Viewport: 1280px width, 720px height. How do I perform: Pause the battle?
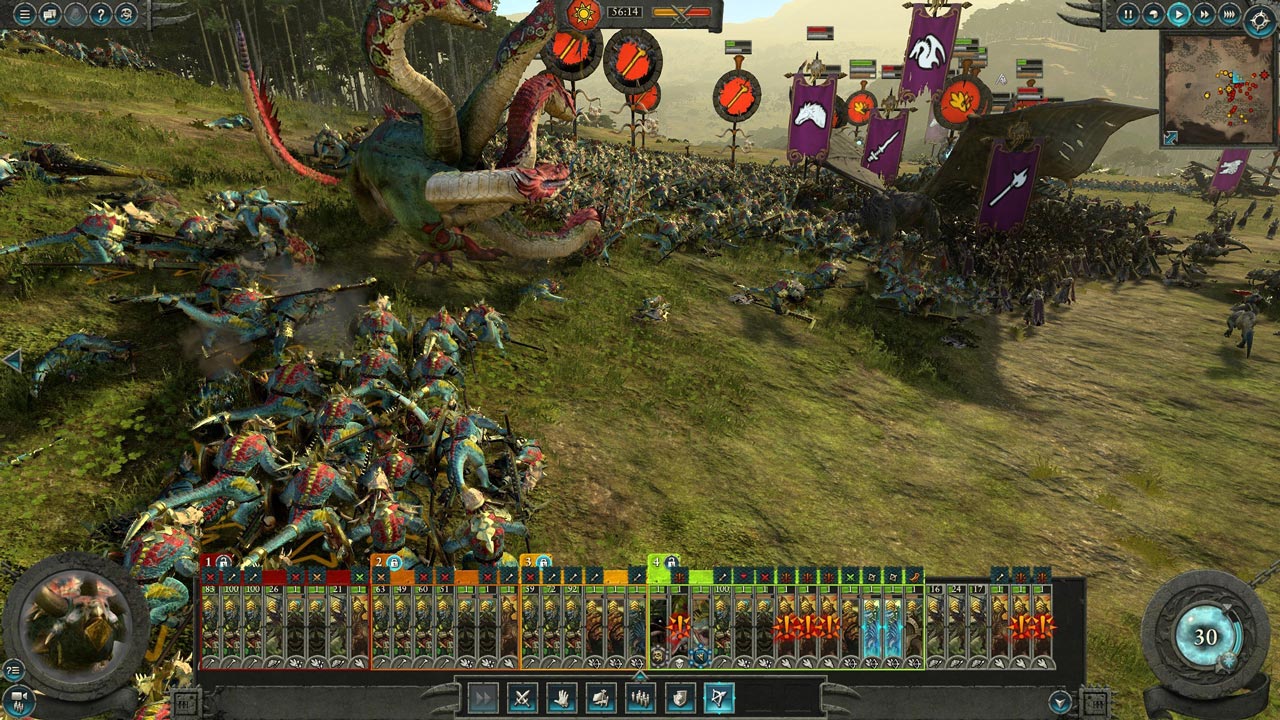[1128, 14]
